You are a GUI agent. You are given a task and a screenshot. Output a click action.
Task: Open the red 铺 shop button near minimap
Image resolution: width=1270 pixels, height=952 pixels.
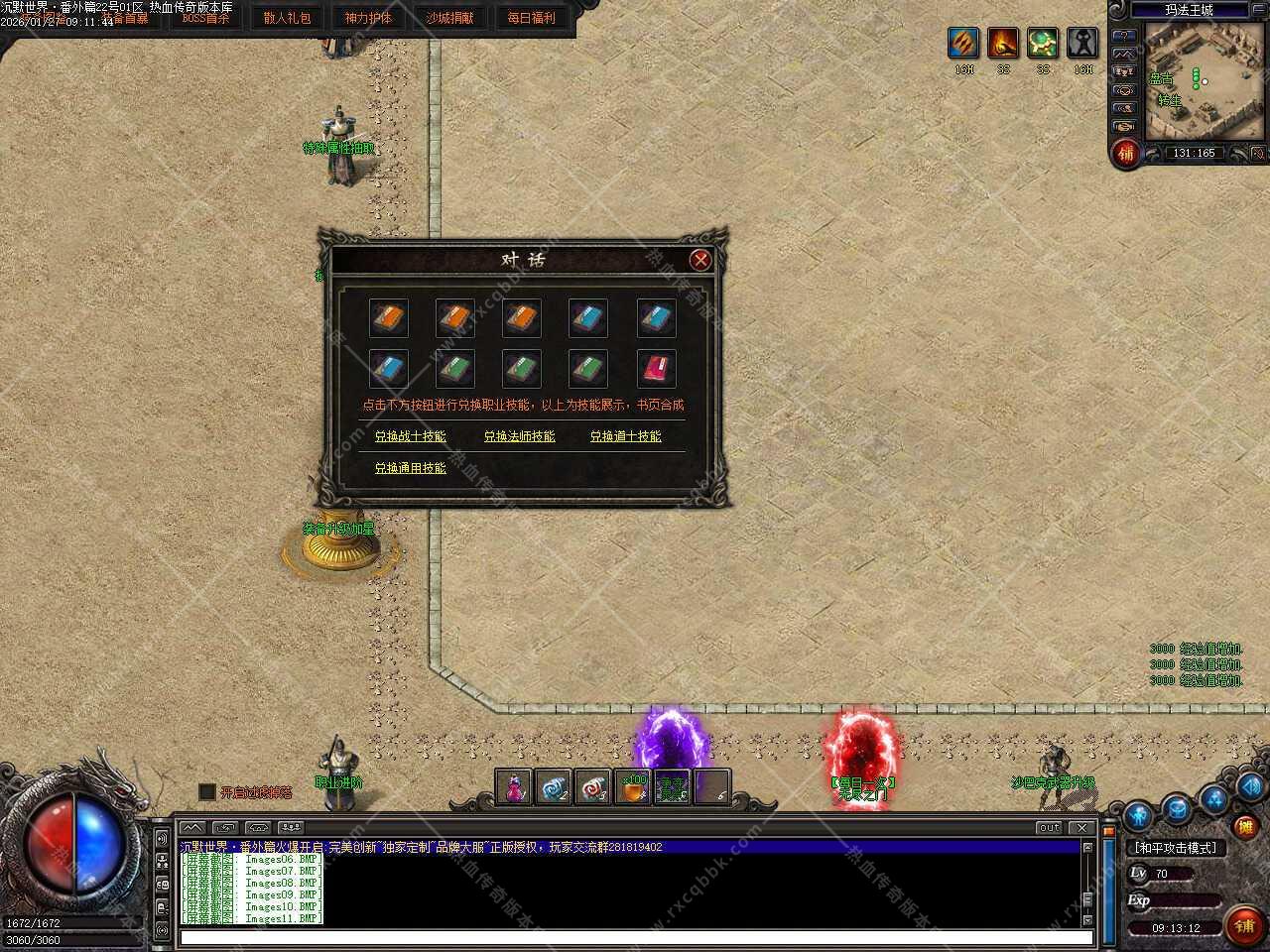point(1125,154)
